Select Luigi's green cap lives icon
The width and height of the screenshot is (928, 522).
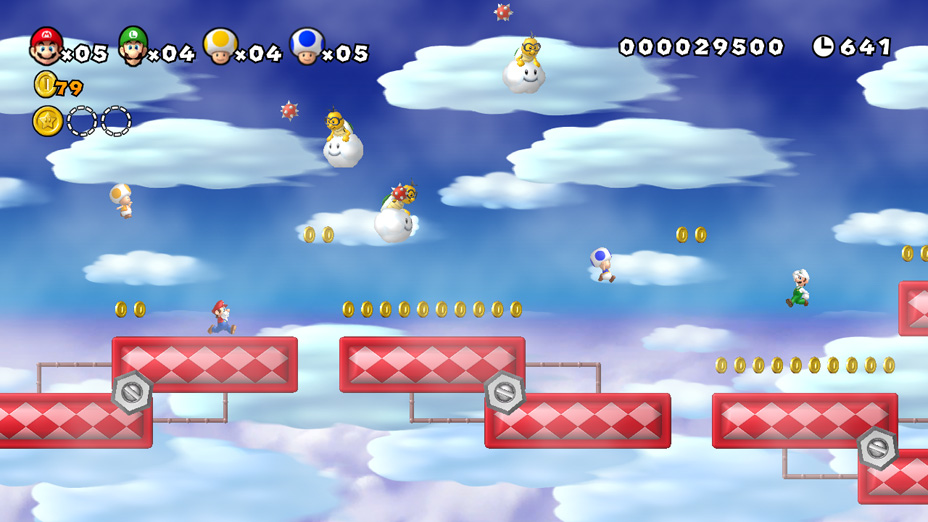click(x=133, y=46)
